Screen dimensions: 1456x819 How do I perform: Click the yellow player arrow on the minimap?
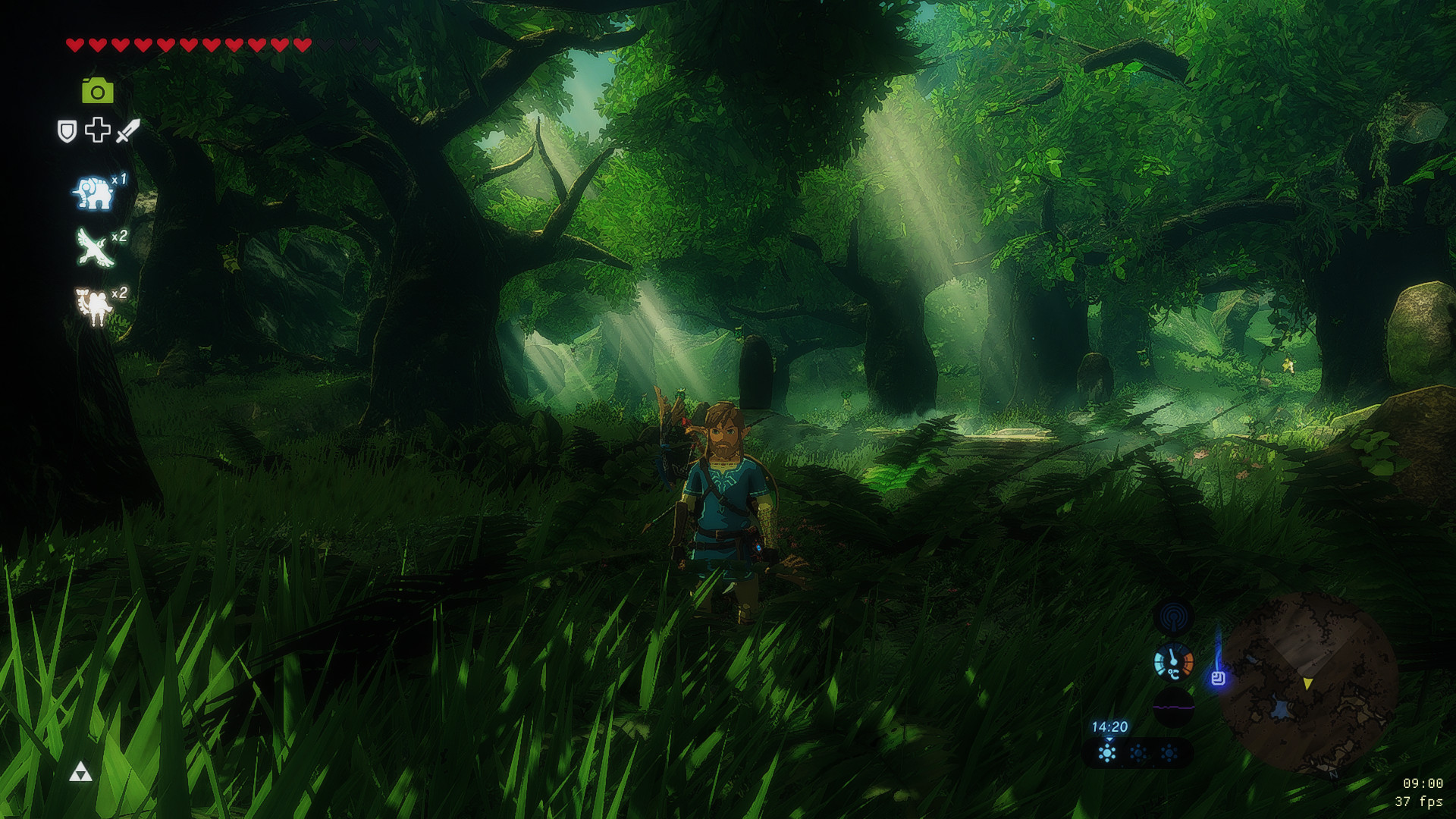[1307, 683]
